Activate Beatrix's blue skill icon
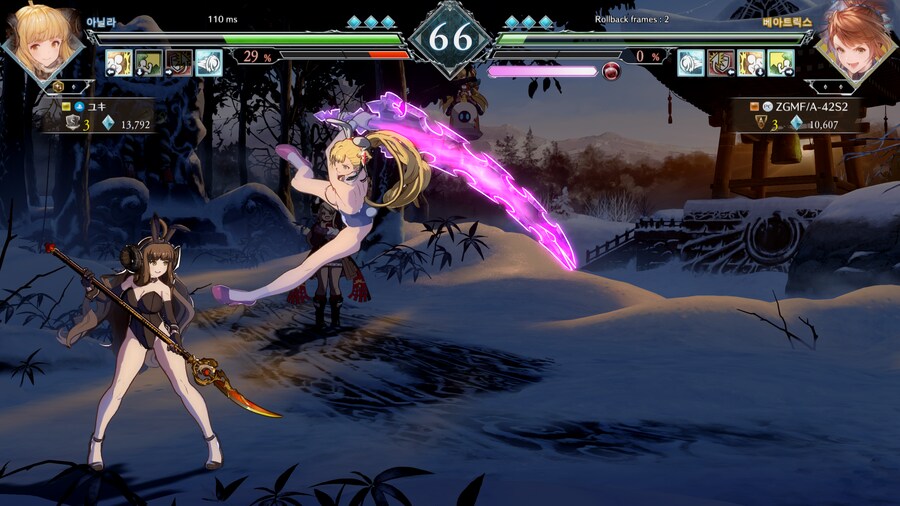Screen dimensions: 900x506 [x=691, y=63]
